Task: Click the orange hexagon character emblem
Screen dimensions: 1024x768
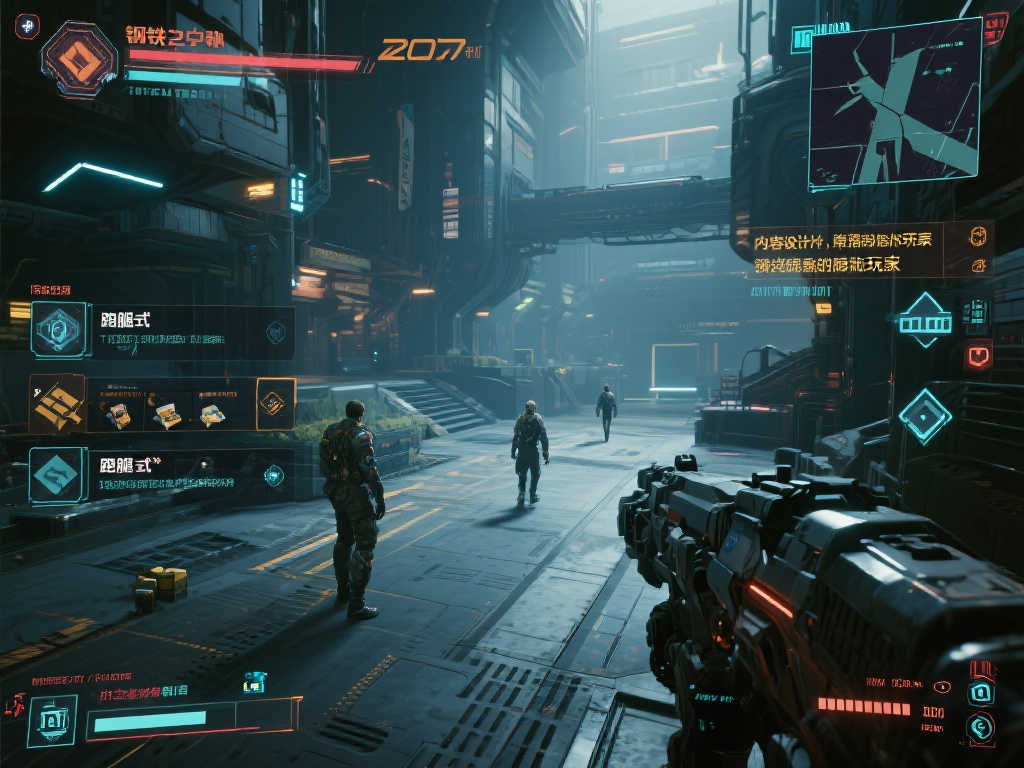Action: [79, 59]
